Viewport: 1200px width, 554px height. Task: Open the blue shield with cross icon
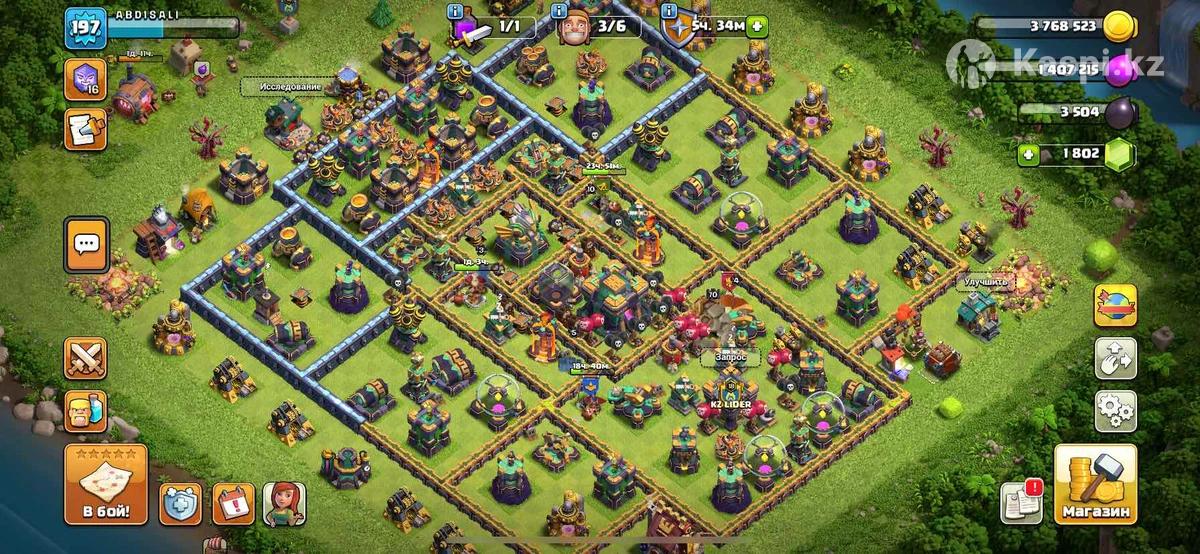pos(181,504)
